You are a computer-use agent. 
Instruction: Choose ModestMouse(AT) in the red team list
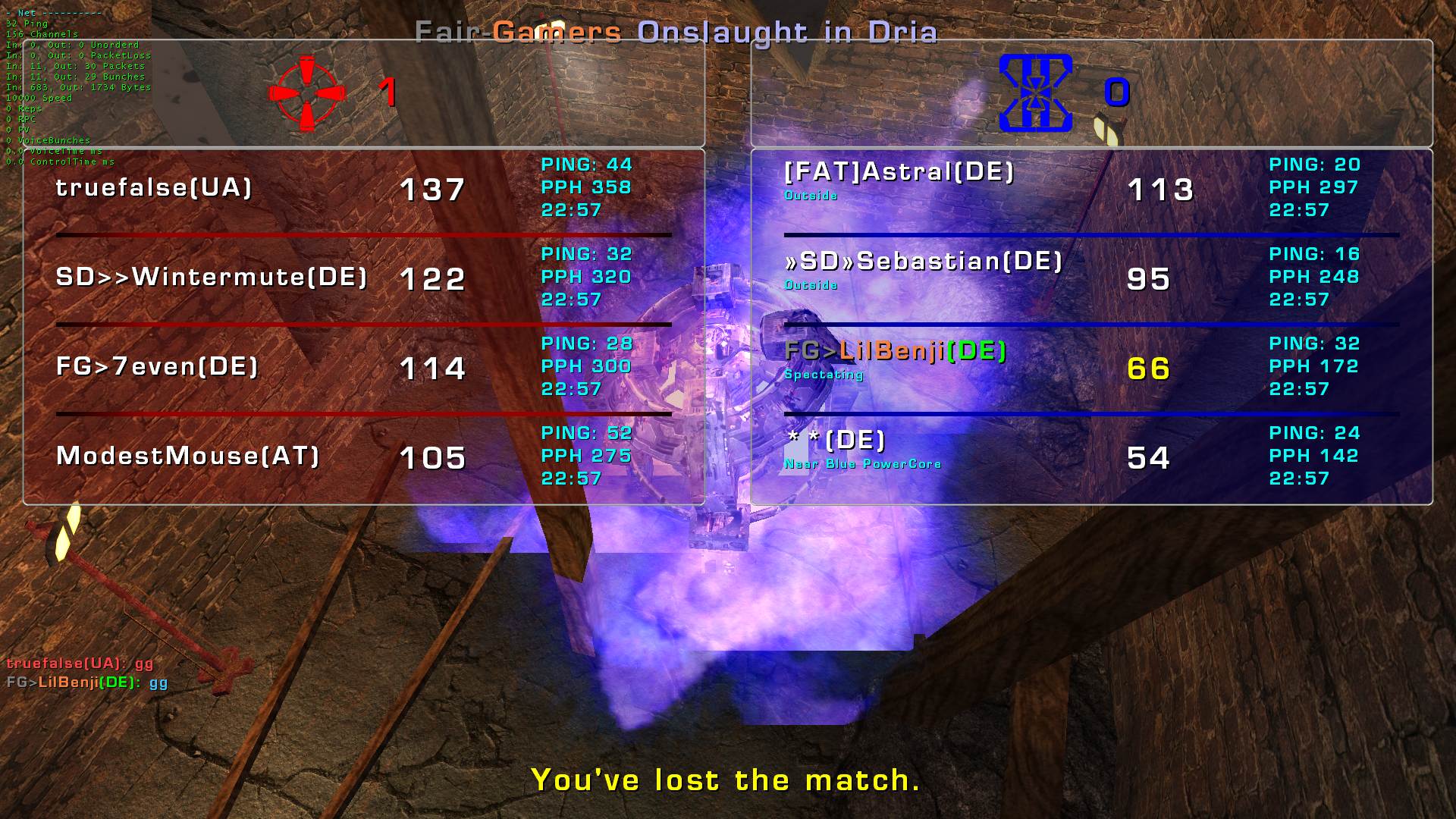coord(188,457)
